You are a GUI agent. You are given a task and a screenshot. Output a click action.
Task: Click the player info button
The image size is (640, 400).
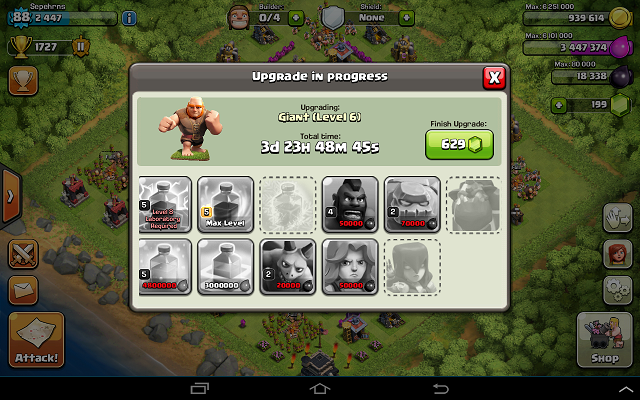129,18
